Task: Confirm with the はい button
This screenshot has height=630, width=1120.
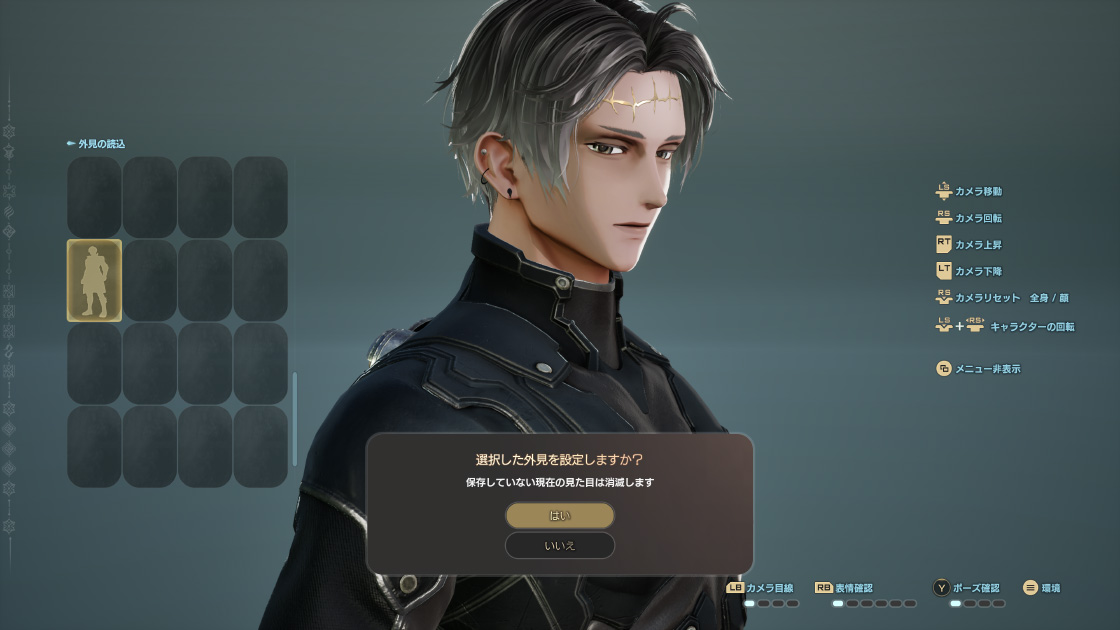Action: (559, 516)
